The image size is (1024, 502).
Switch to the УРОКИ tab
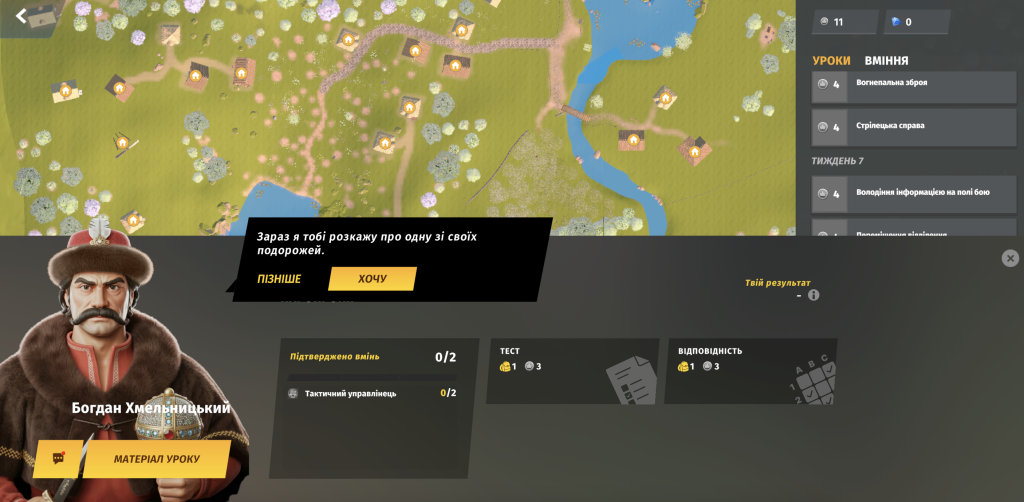point(831,60)
